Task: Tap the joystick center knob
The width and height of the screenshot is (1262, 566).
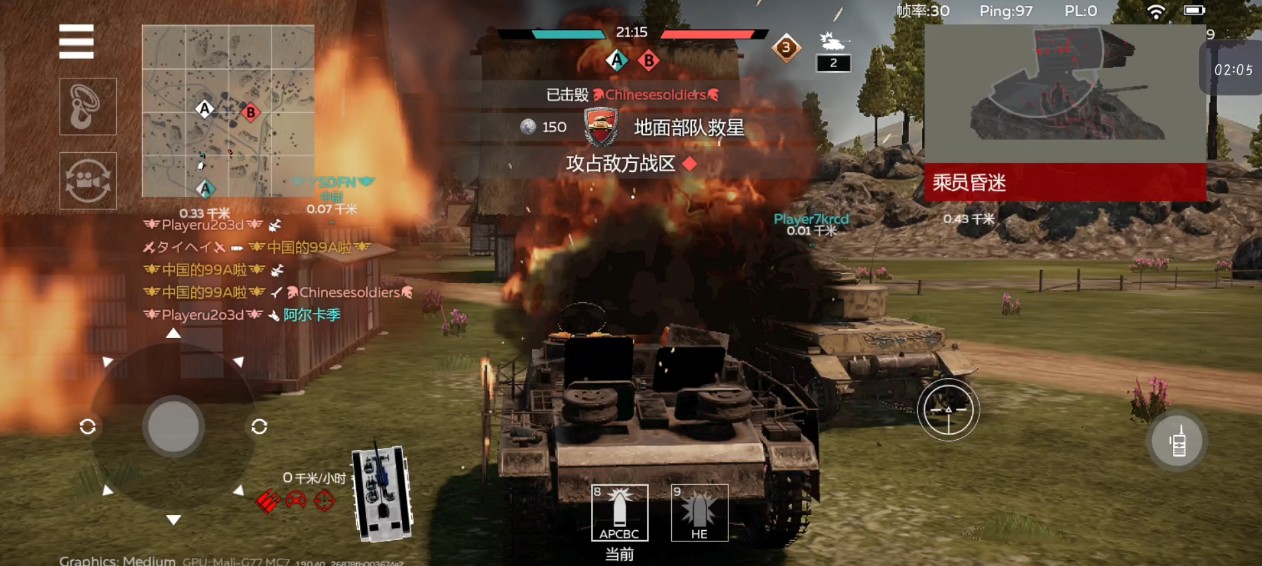Action: click(x=174, y=426)
